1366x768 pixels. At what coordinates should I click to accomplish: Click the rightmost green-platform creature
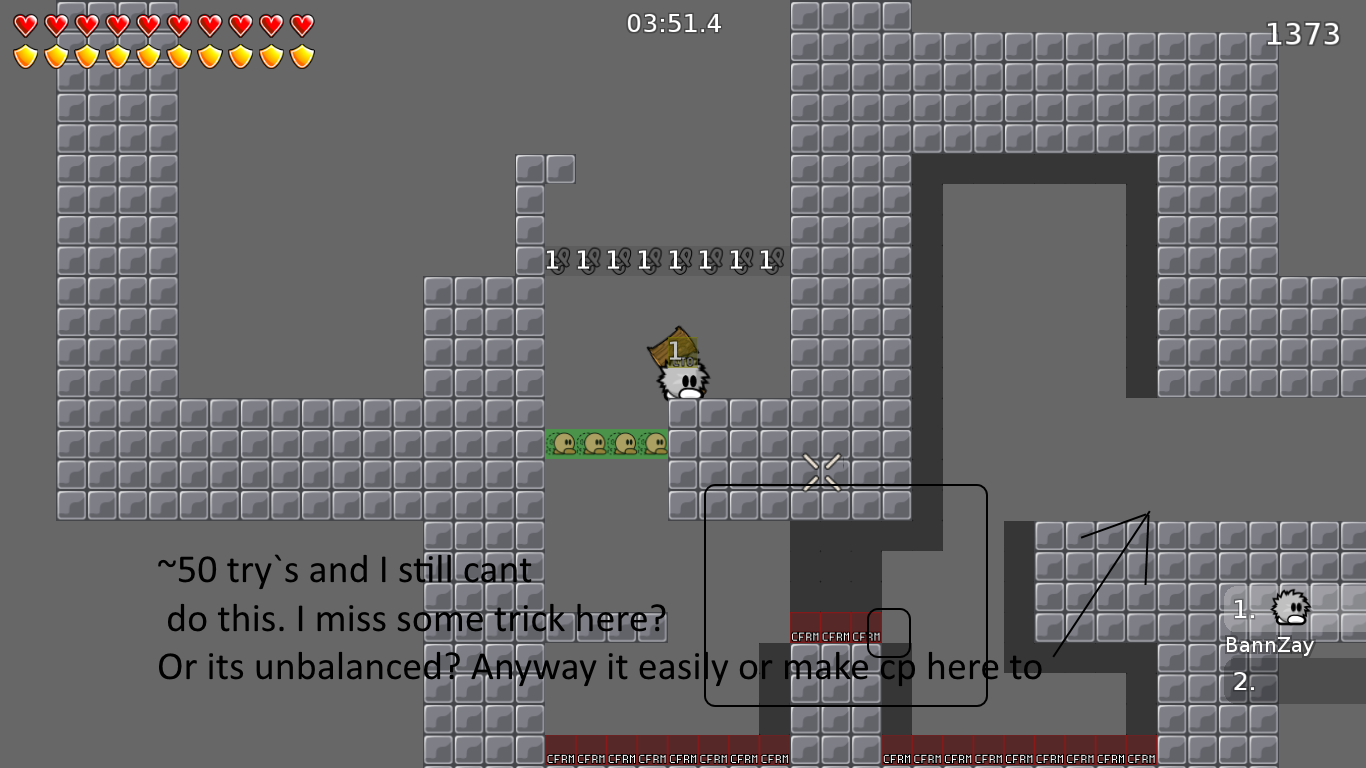pyautogui.click(x=655, y=441)
